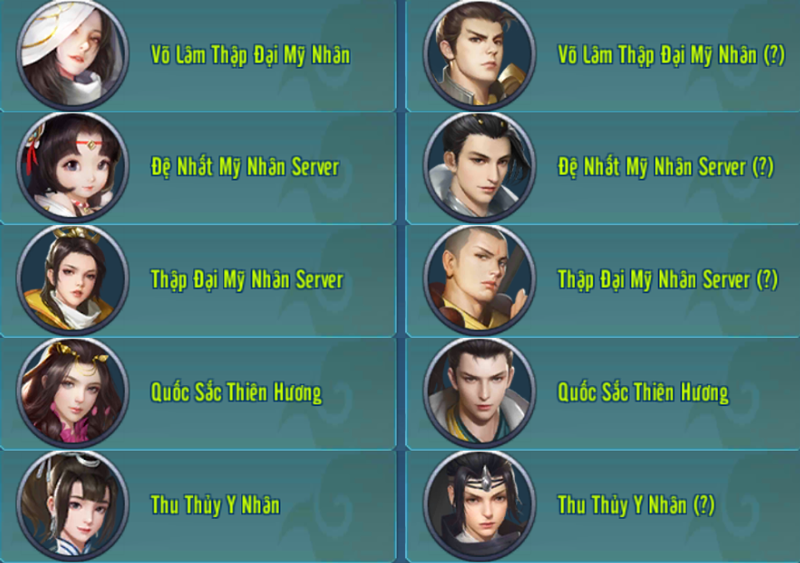Select the female Quốc Sắc Thiên Hương row
Image resolution: width=800 pixels, height=563 pixels.
236,392
